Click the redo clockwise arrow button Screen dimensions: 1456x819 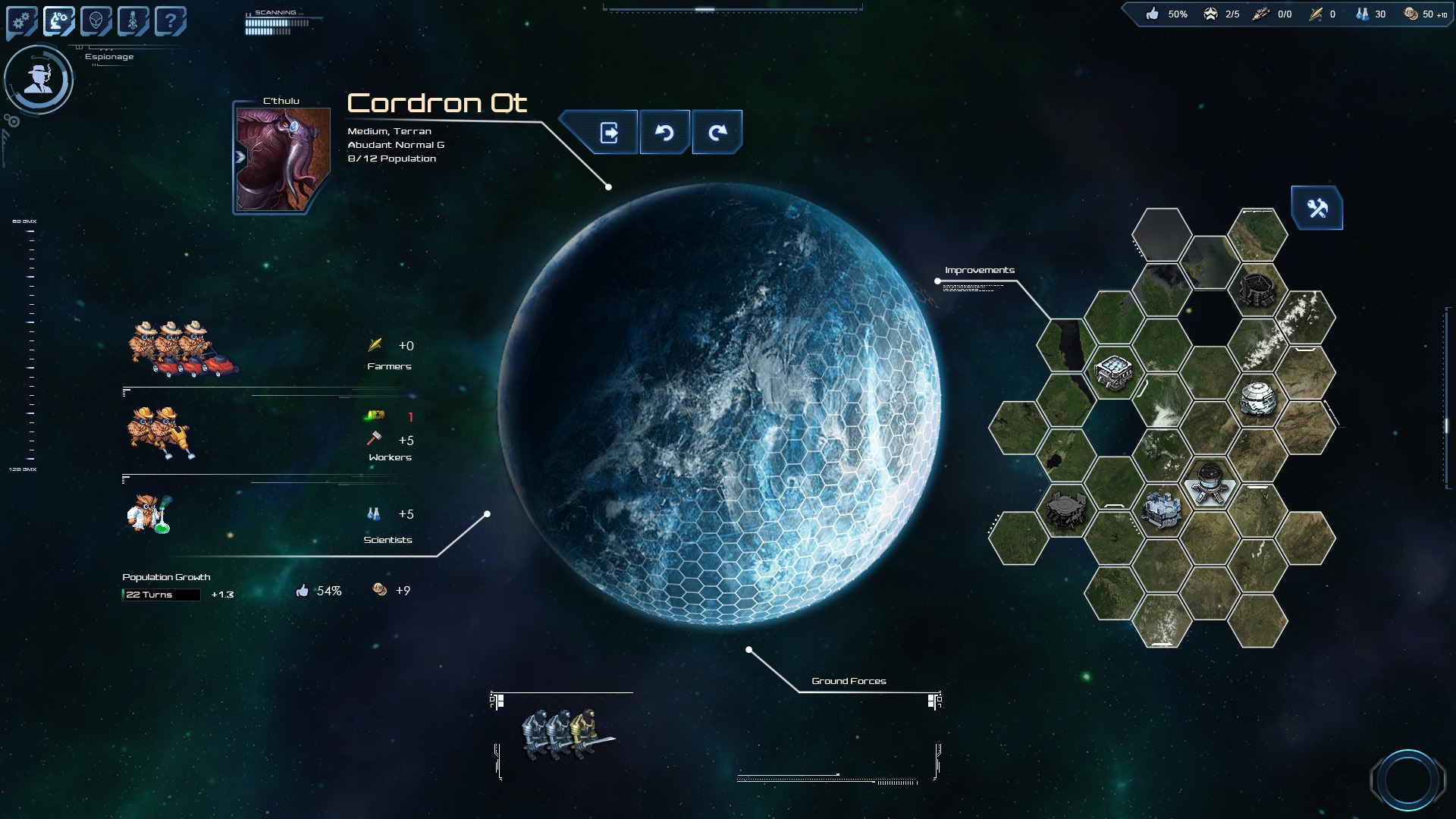pyautogui.click(x=717, y=133)
